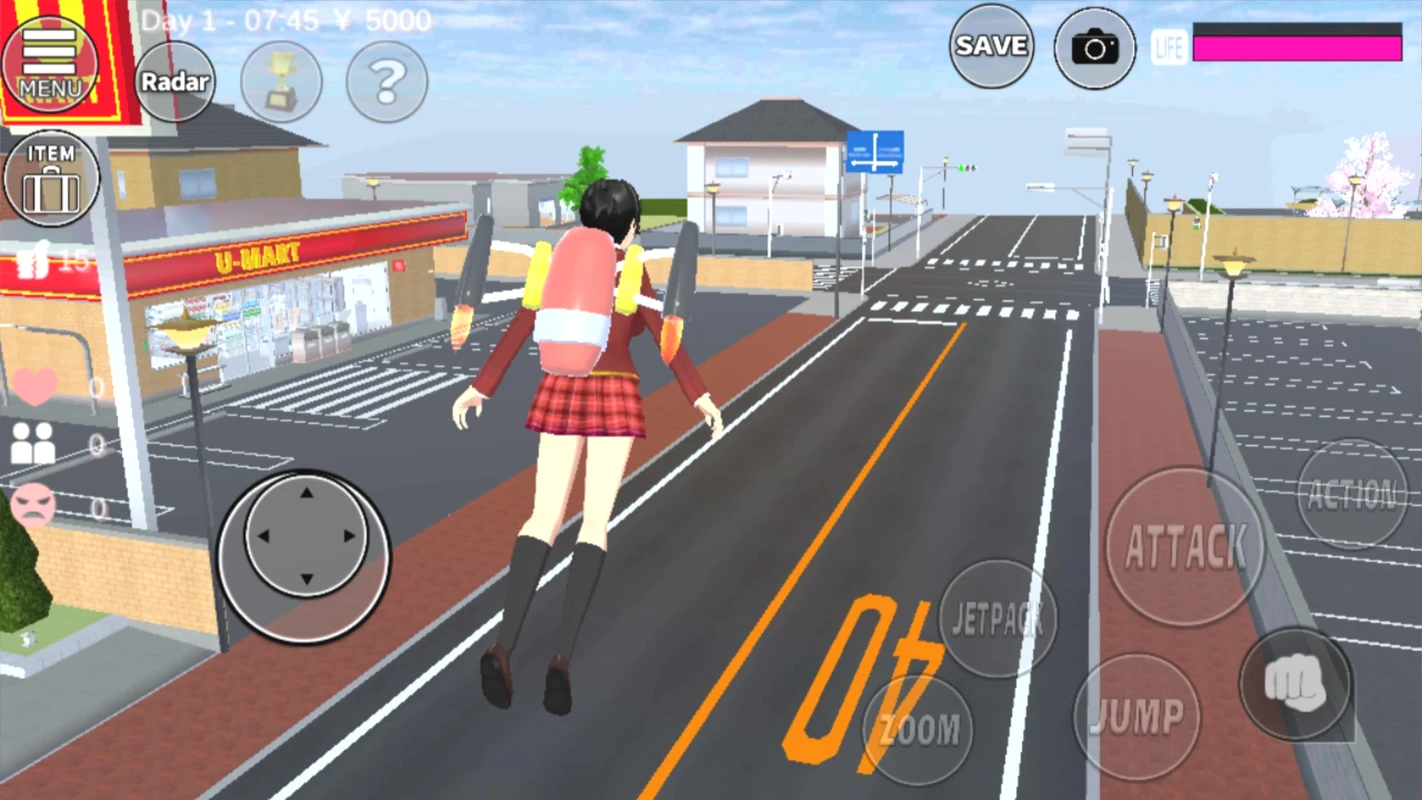Open the MENU panel
Image resolution: width=1422 pixels, height=800 pixels.
click(52, 60)
